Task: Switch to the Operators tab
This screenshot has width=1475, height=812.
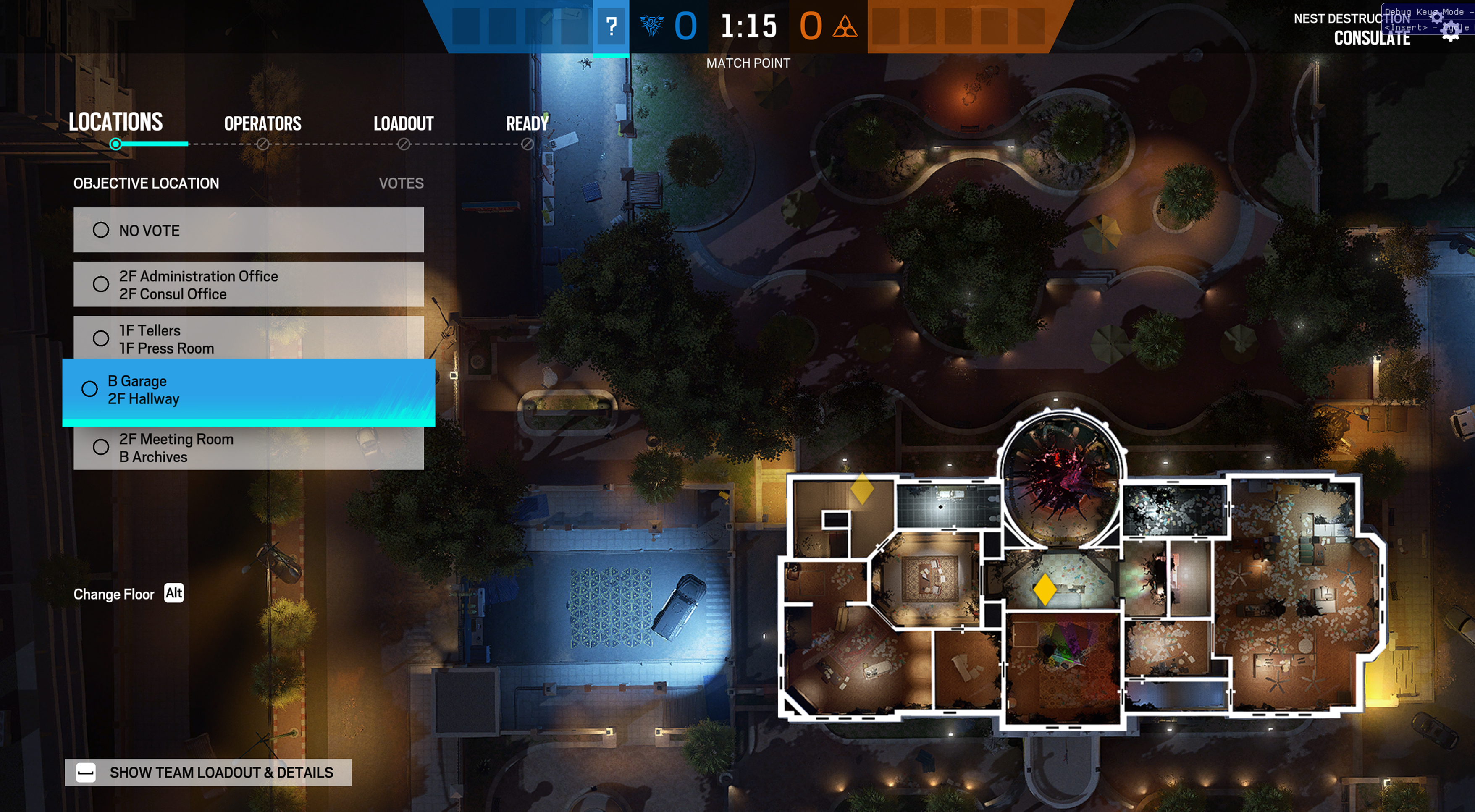Action: point(262,123)
